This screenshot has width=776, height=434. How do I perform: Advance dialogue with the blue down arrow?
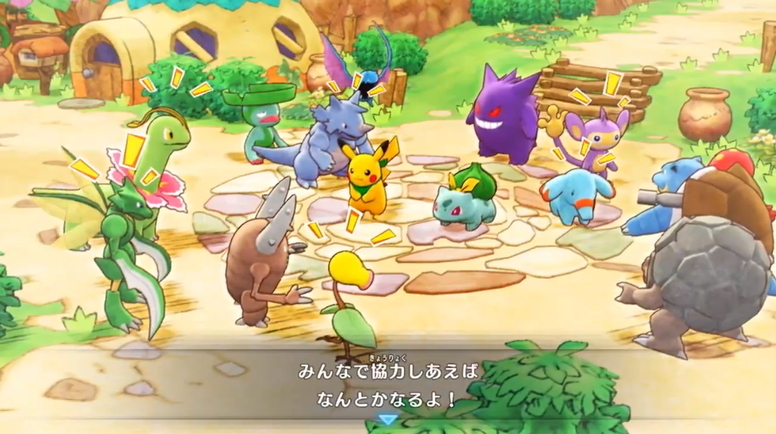click(387, 421)
